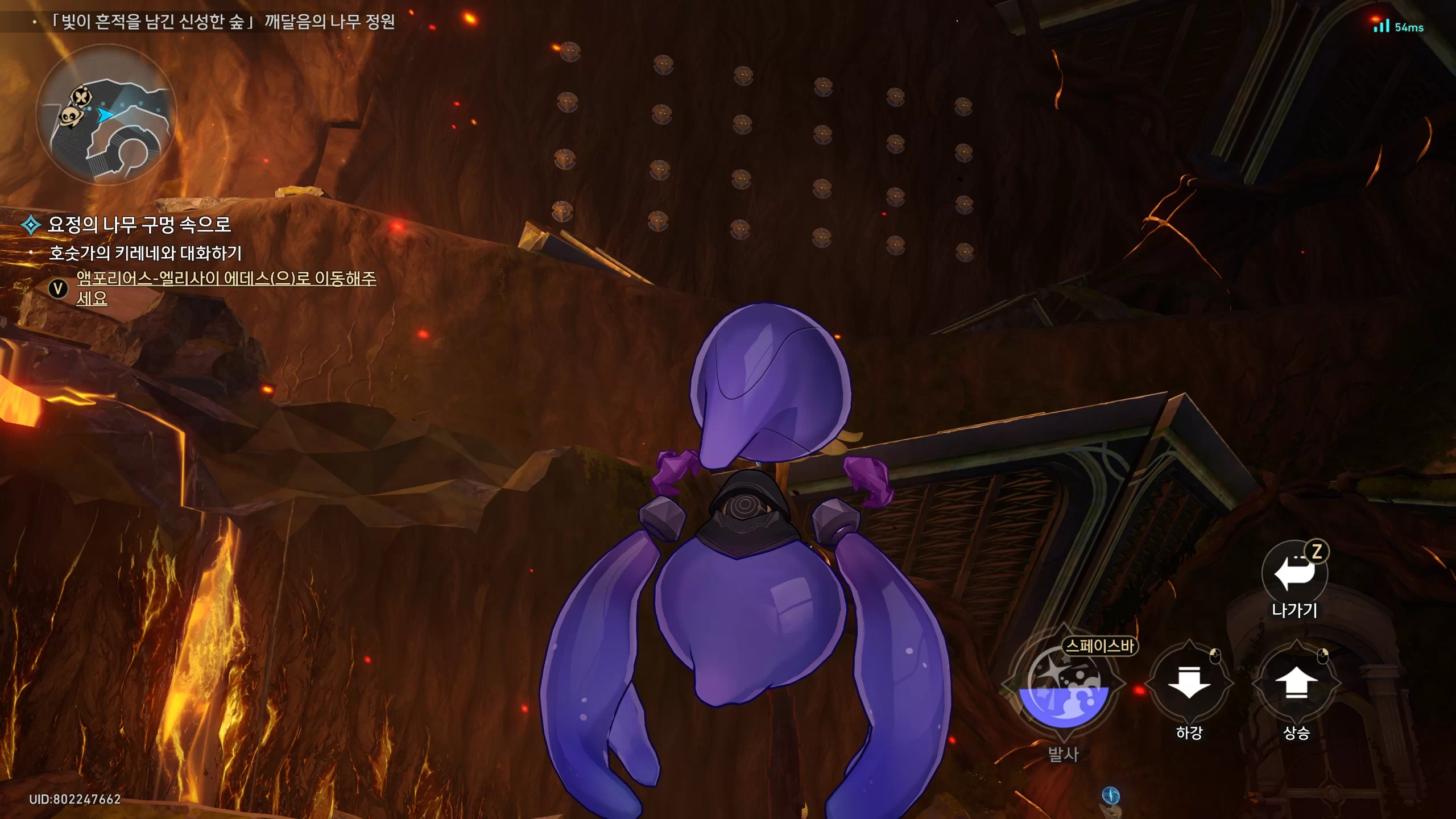This screenshot has height=819, width=1456.
Task: Click the 상승 ascend button
Action: click(x=1296, y=682)
